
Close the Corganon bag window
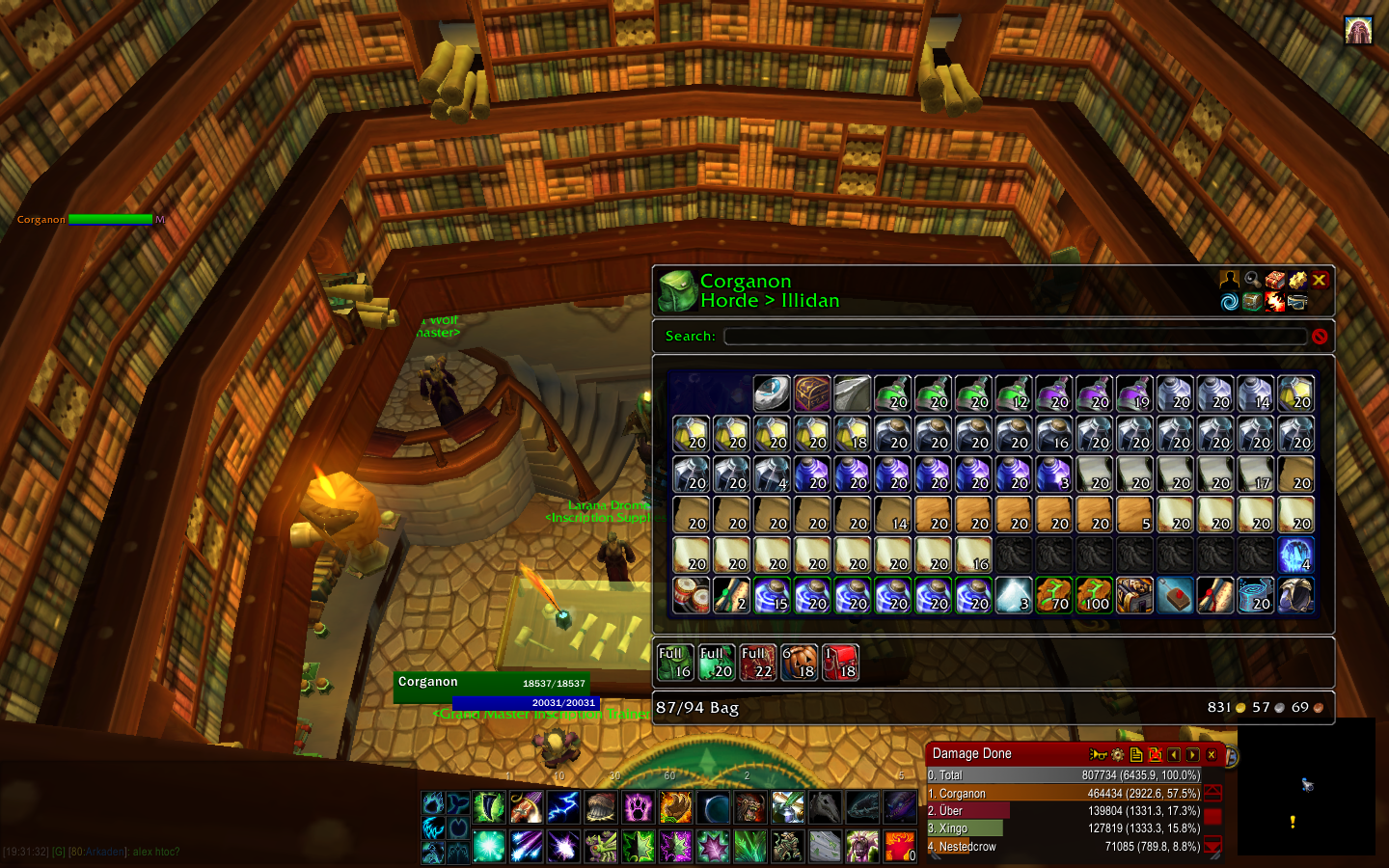pyautogui.click(x=1320, y=280)
